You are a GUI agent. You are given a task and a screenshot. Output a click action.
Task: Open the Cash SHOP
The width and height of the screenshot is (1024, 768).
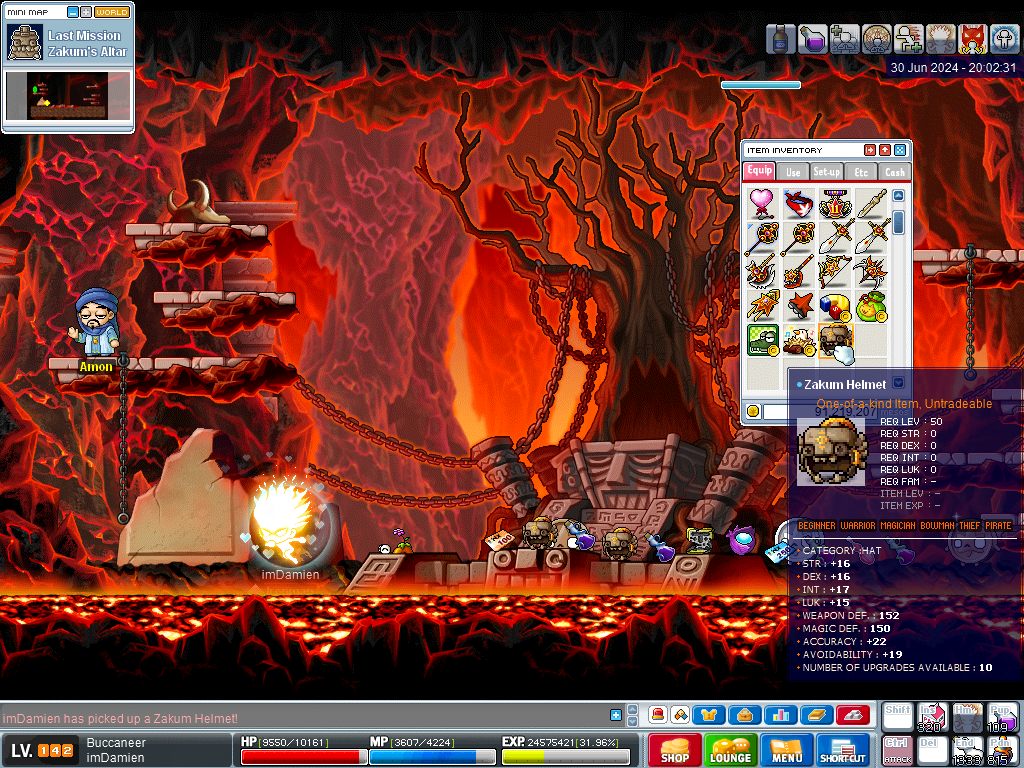click(674, 750)
